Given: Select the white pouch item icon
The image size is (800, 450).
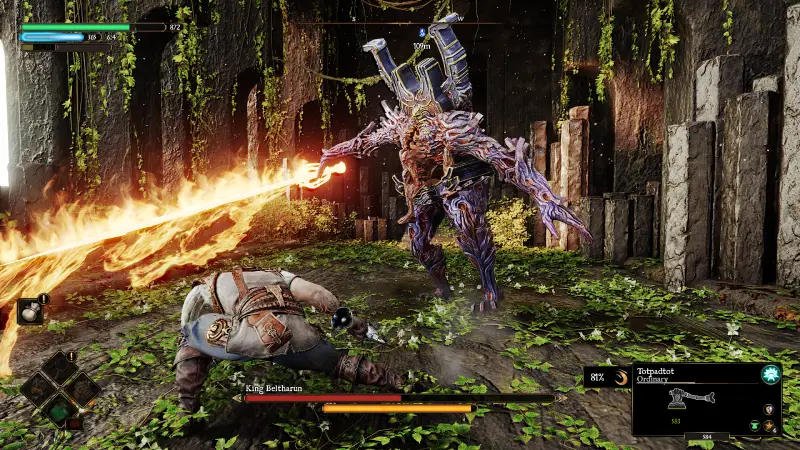Looking at the screenshot, I should coord(29,312).
